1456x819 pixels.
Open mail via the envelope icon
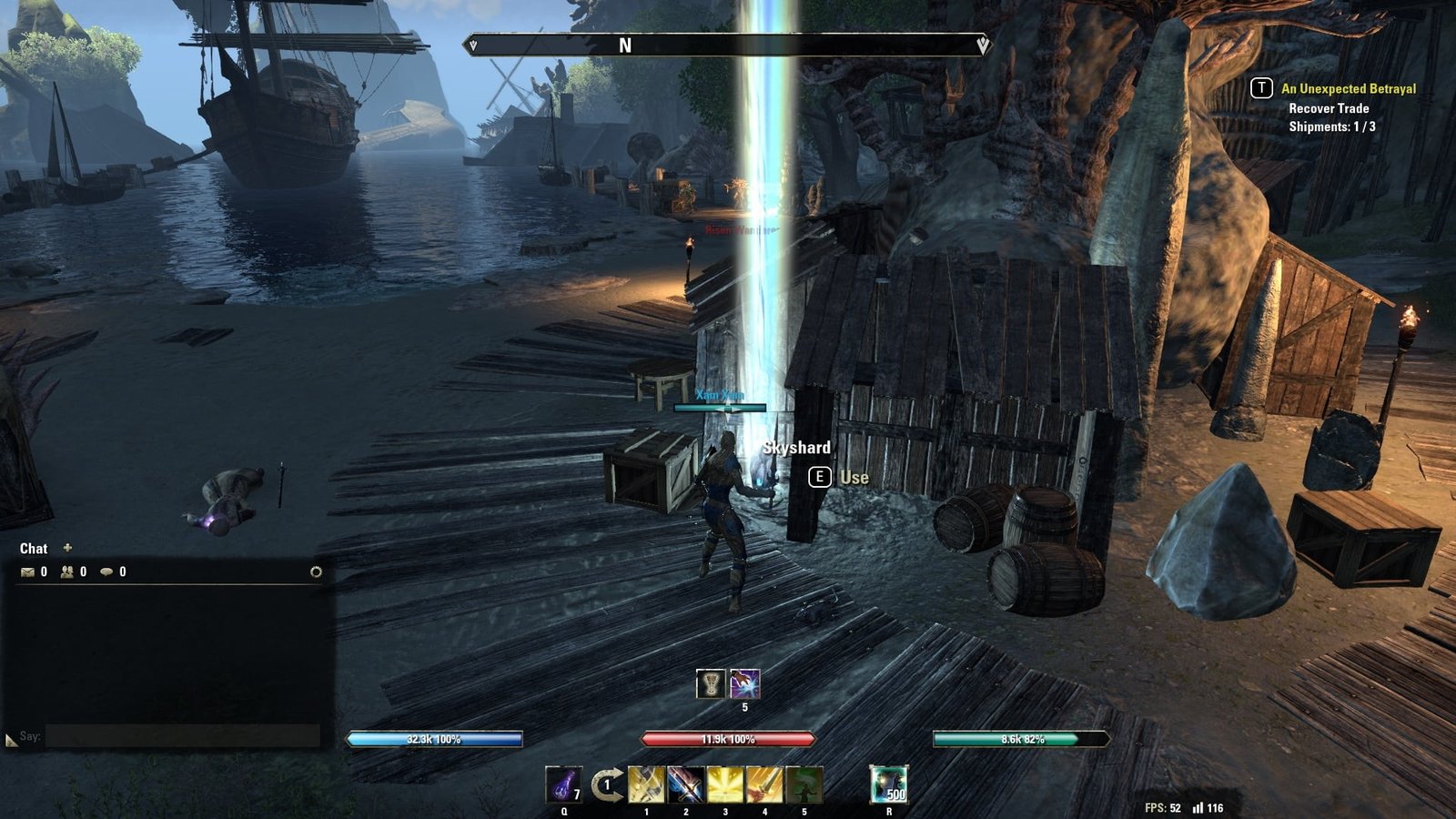point(27,572)
